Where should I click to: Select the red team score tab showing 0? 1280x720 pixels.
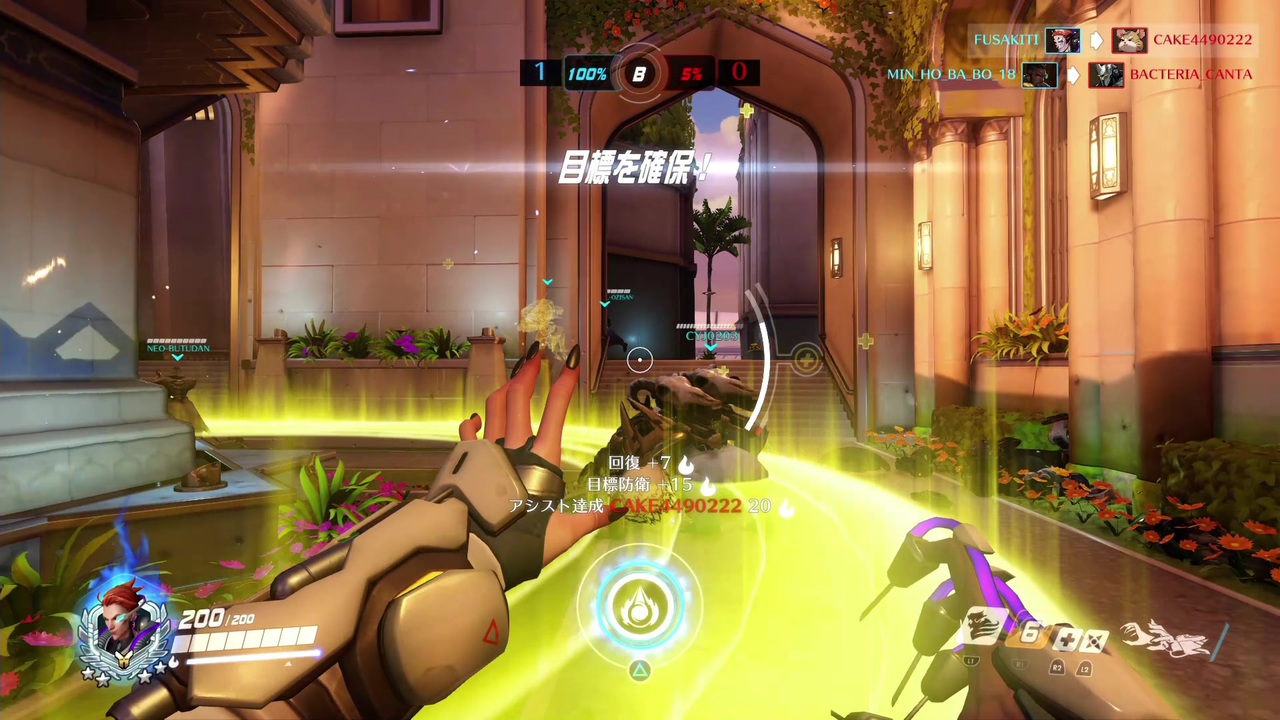(740, 72)
